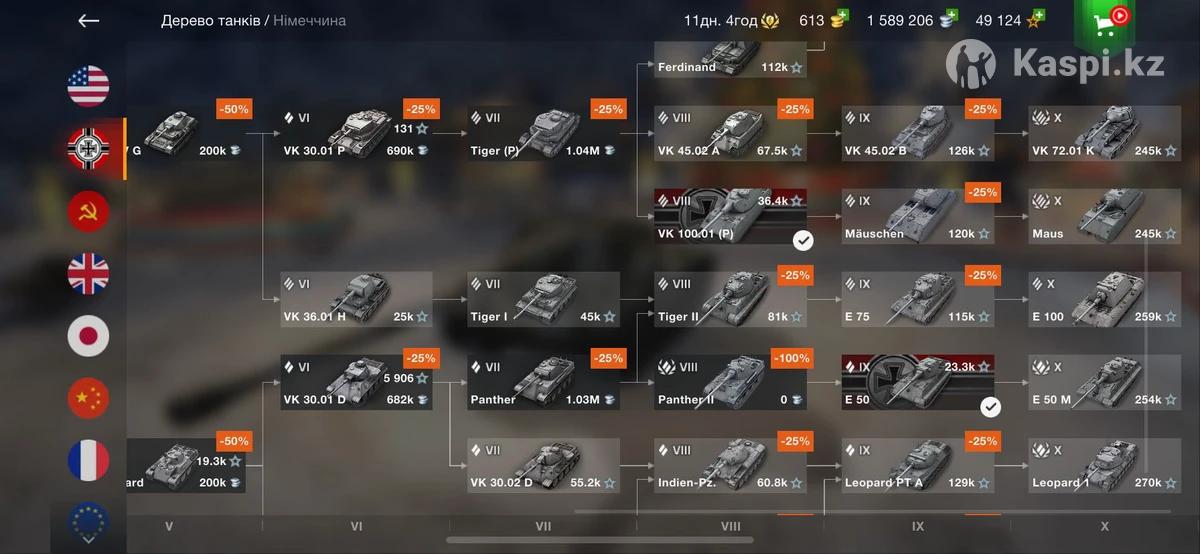Viewport: 1200px width, 554px height.
Task: Choose the Maus tier X tank
Action: click(x=1104, y=216)
